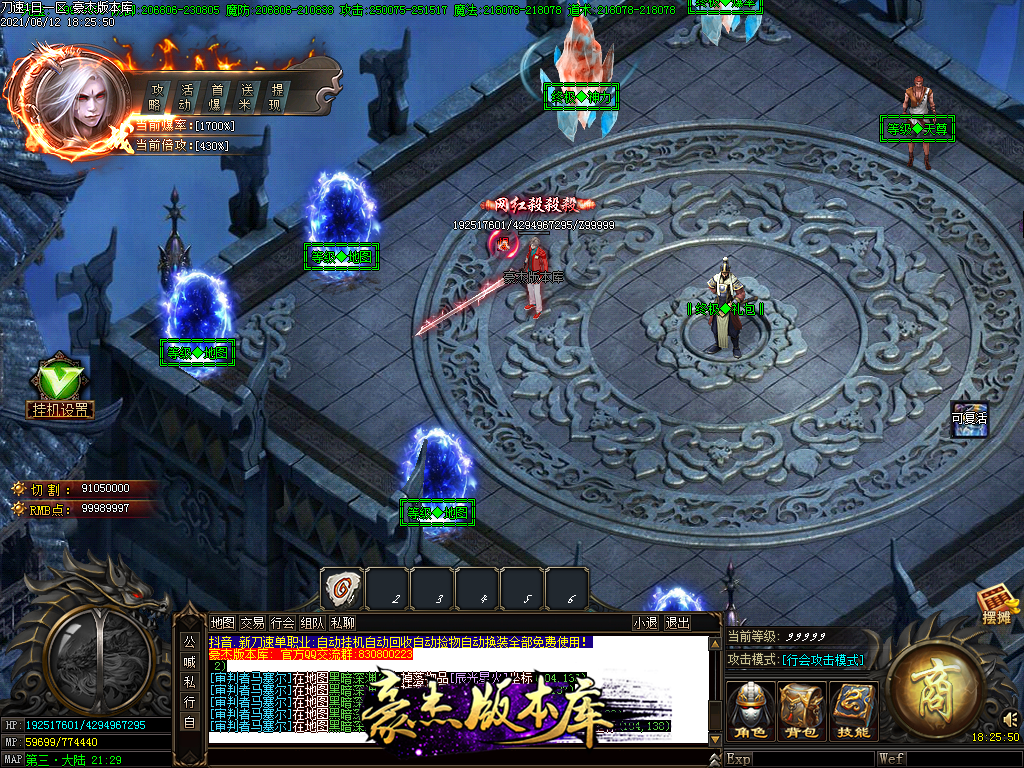Open the 背包 backpack inventory

tap(802, 712)
